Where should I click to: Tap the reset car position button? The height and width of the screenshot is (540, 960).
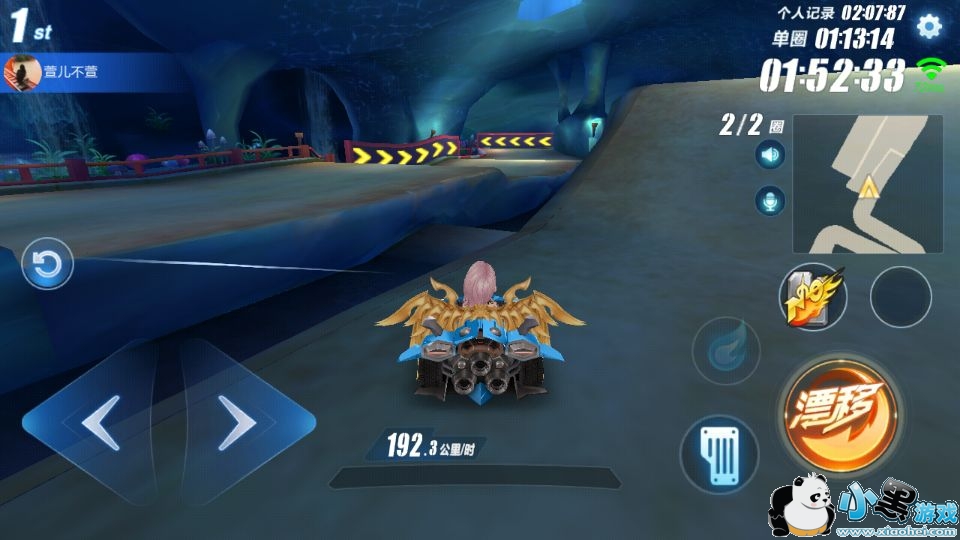coord(47,265)
